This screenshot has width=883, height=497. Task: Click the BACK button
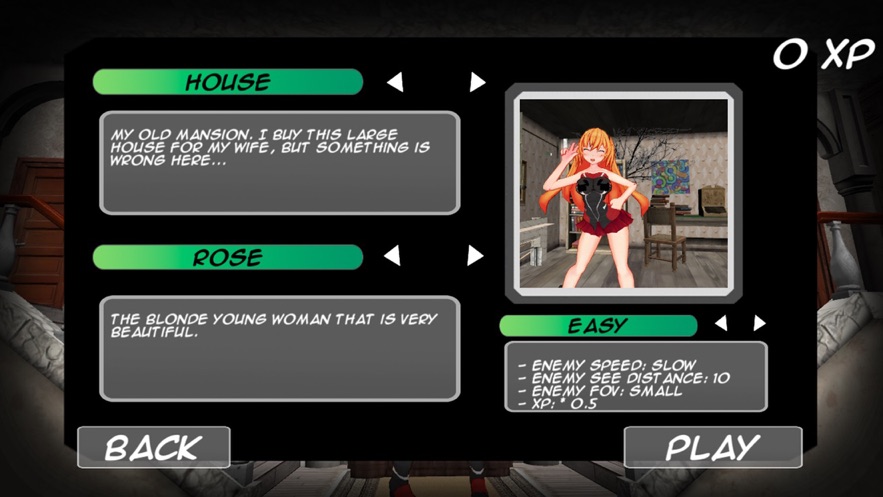coord(154,447)
